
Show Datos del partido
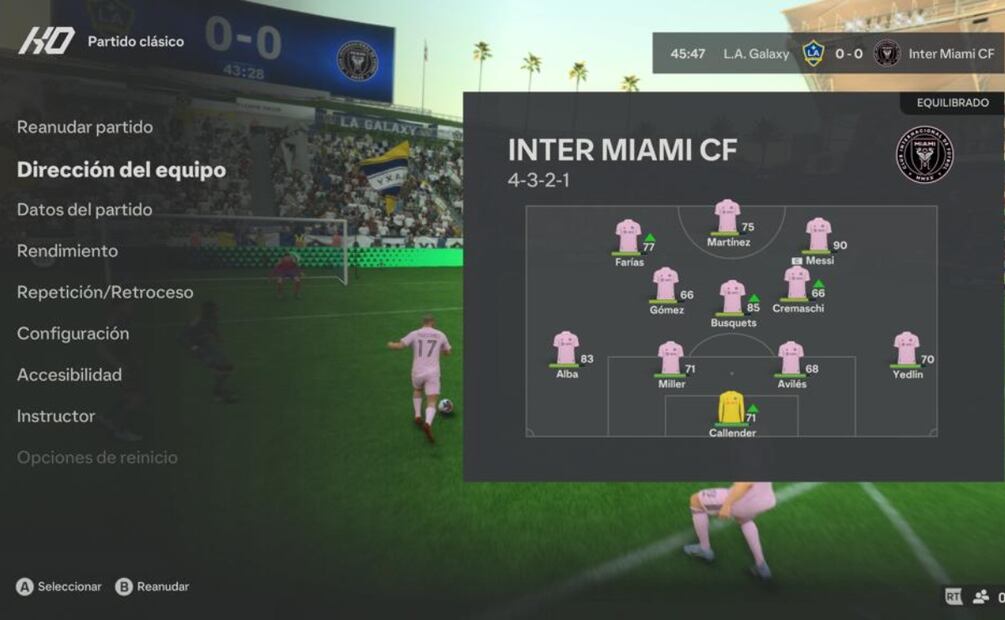click(x=85, y=209)
